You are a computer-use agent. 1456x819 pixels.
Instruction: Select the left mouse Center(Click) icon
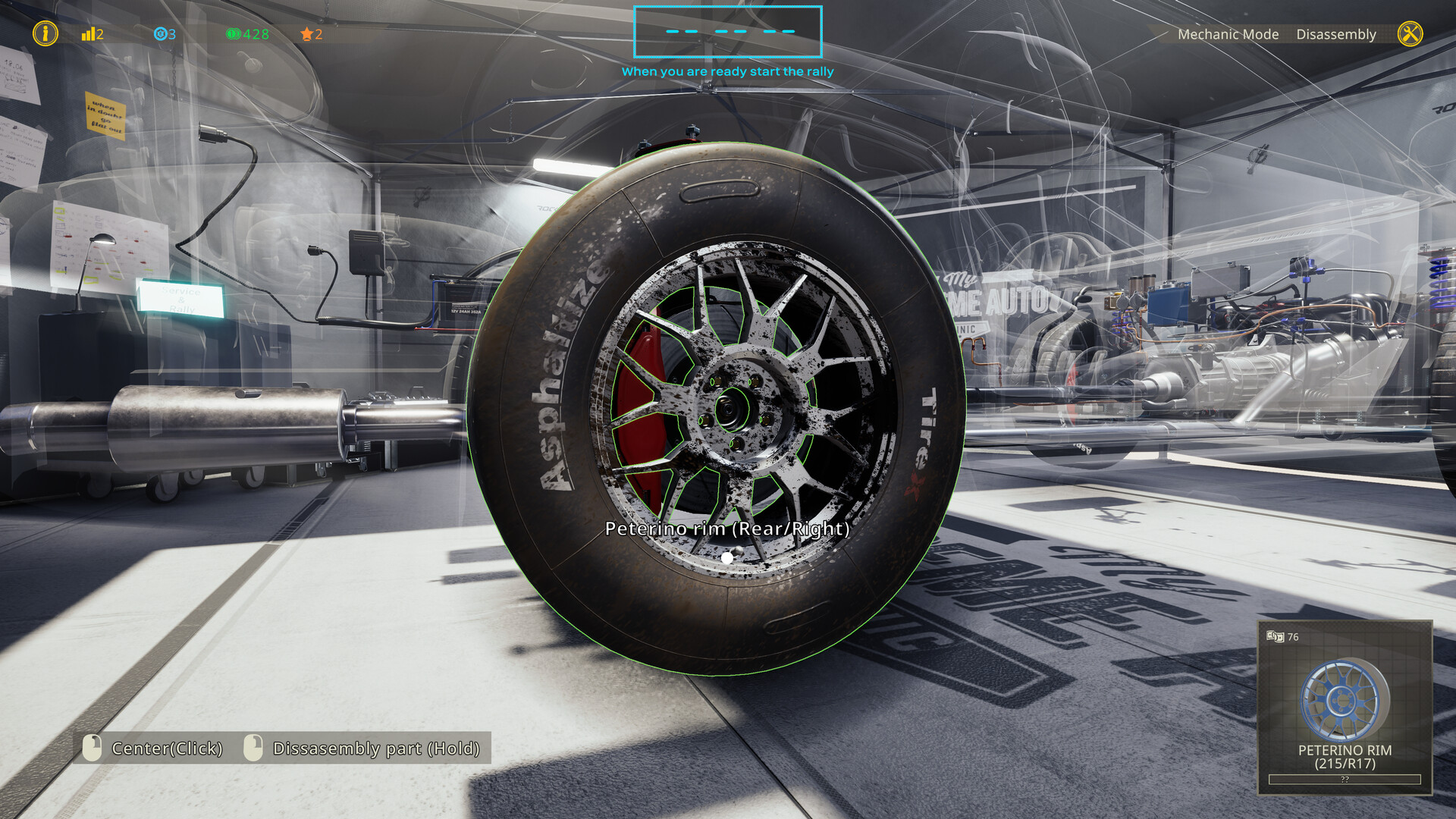91,748
